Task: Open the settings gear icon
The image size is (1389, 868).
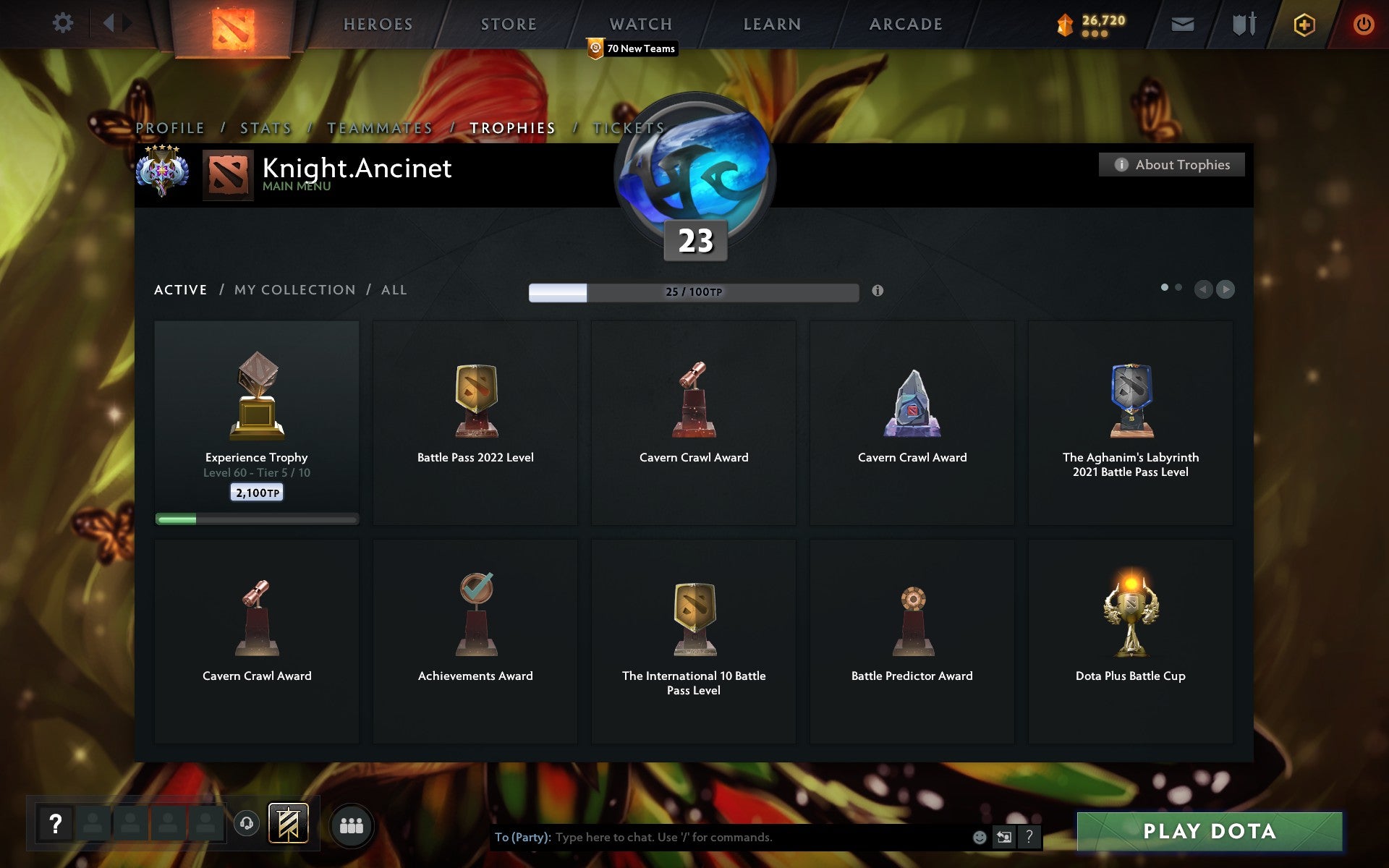Action: (x=64, y=22)
